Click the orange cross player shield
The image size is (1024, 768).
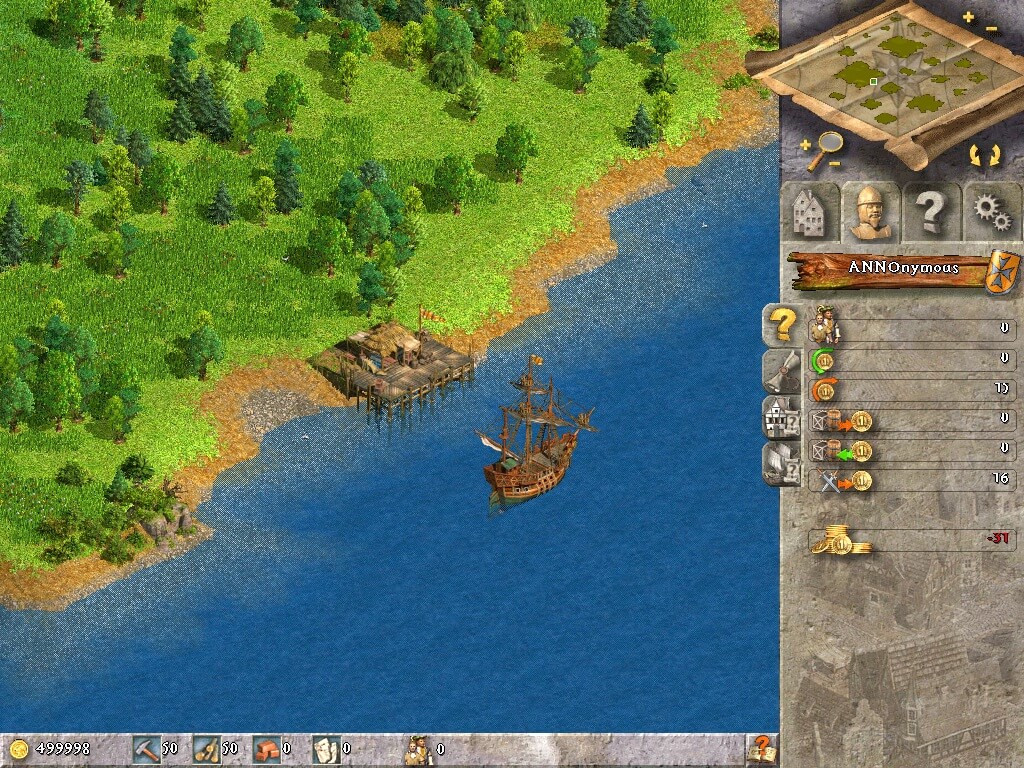pos(1001,272)
